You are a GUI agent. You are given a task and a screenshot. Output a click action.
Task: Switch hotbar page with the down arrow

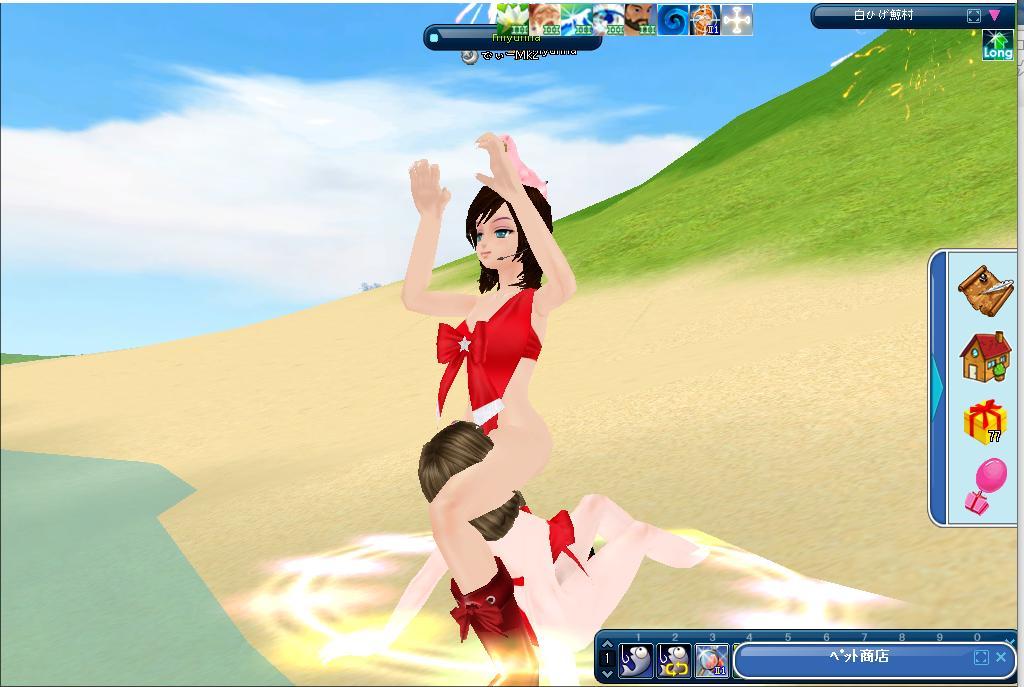click(x=607, y=675)
